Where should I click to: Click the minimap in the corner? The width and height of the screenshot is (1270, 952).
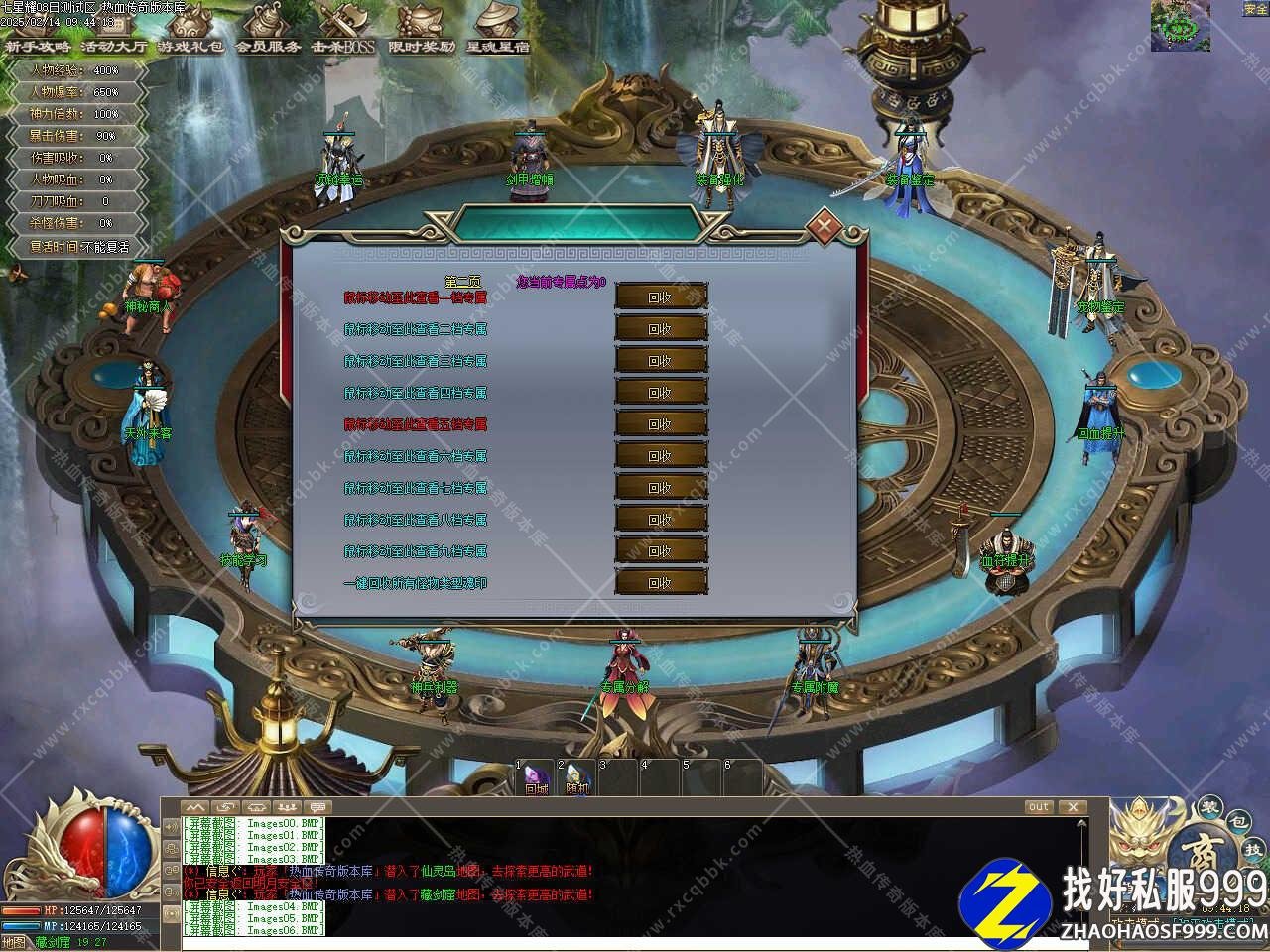click(x=1180, y=25)
